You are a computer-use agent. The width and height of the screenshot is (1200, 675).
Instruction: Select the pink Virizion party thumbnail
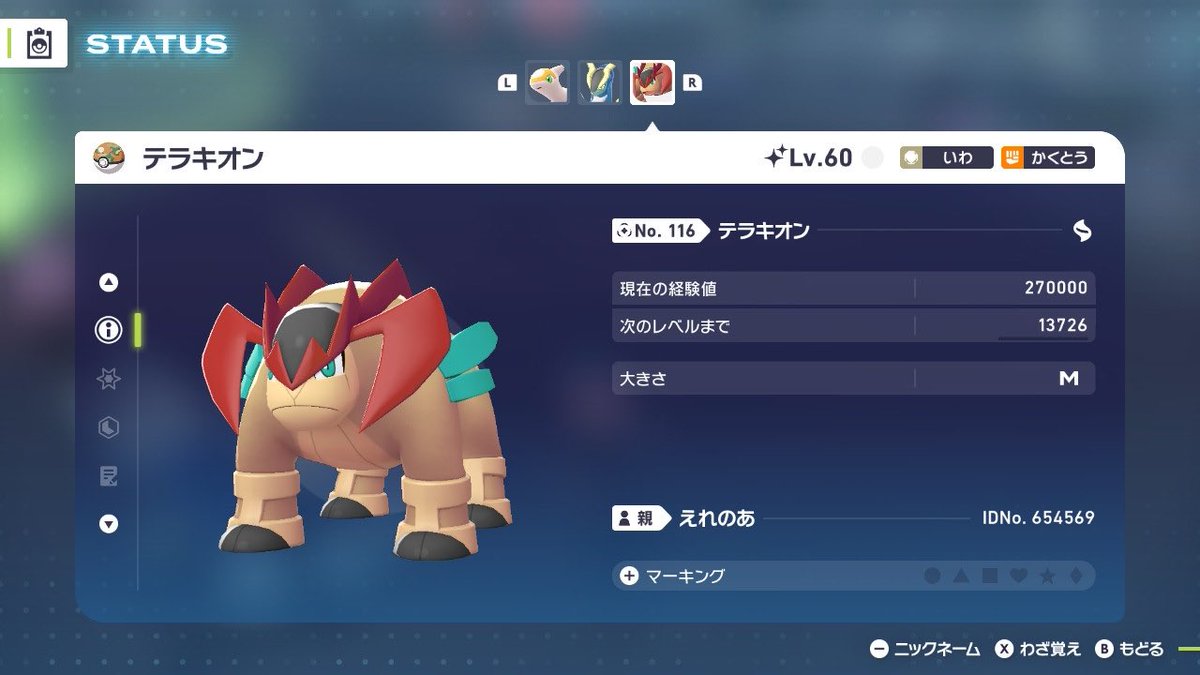pos(548,83)
